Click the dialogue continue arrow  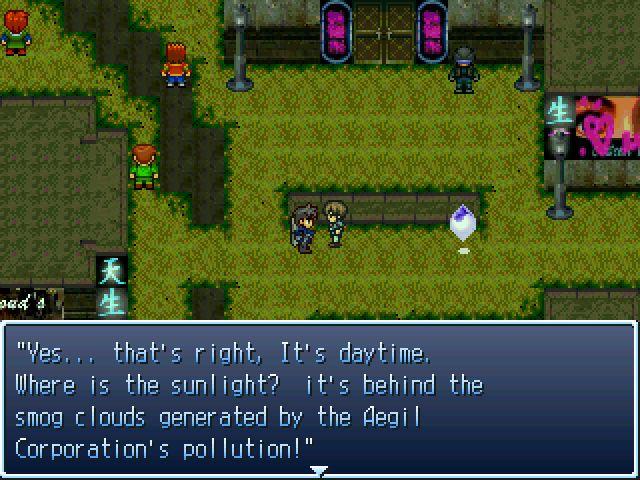click(x=319, y=469)
